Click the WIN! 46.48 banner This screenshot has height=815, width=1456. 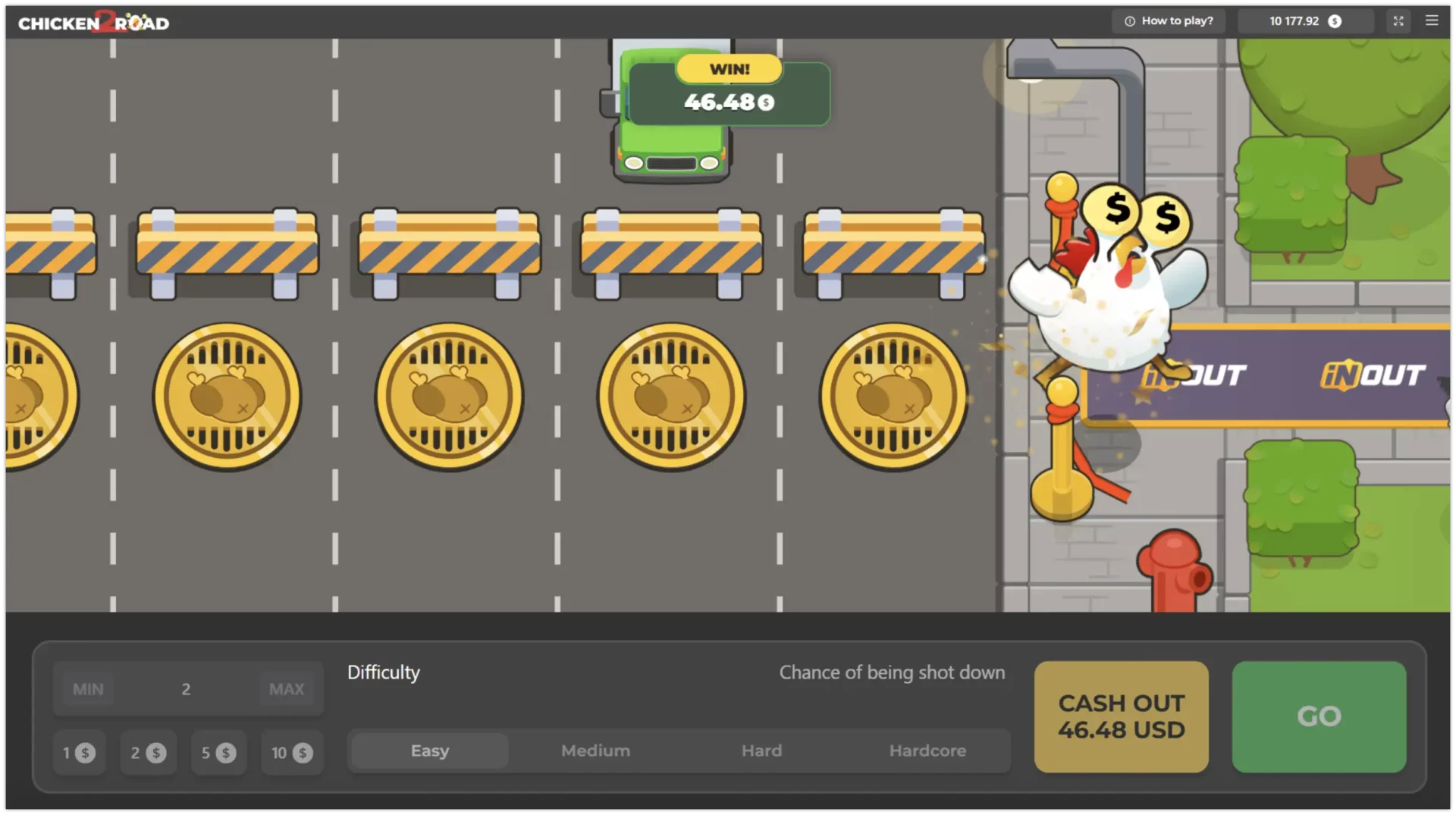click(x=728, y=91)
